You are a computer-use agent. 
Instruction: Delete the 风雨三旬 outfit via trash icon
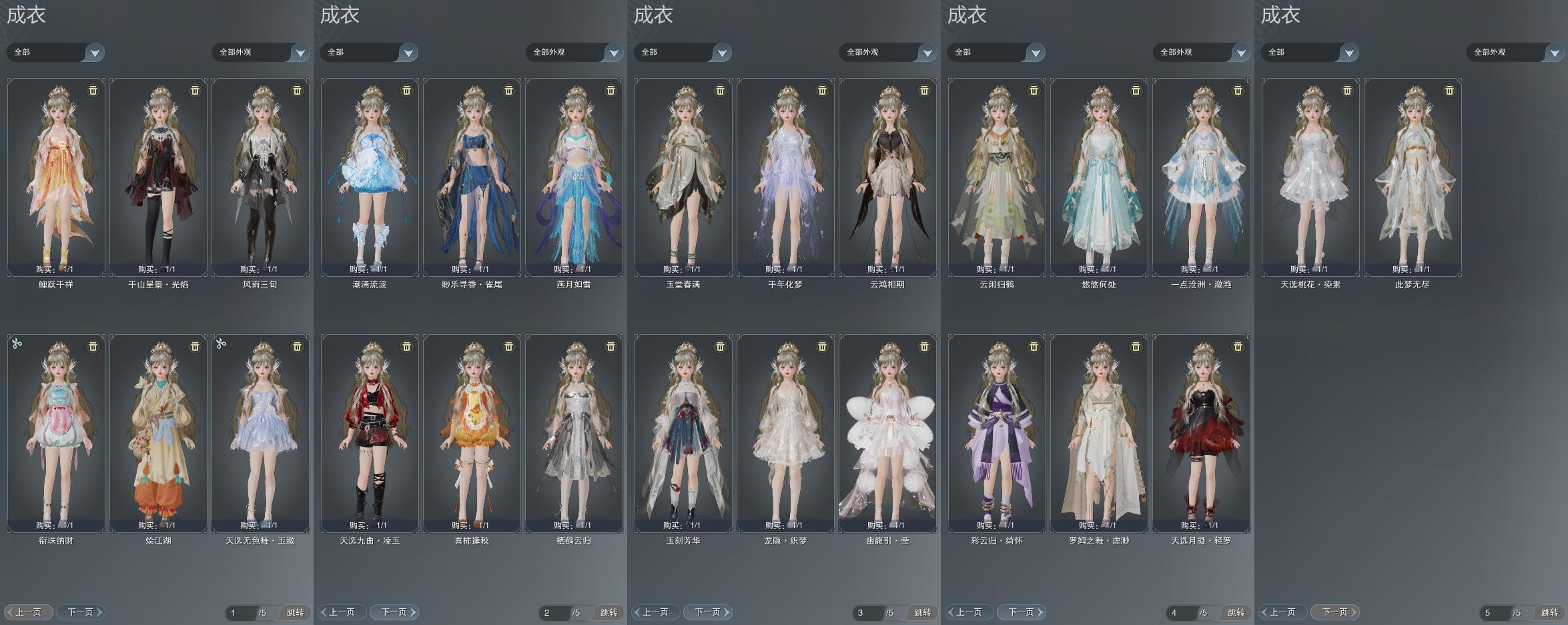tap(298, 90)
